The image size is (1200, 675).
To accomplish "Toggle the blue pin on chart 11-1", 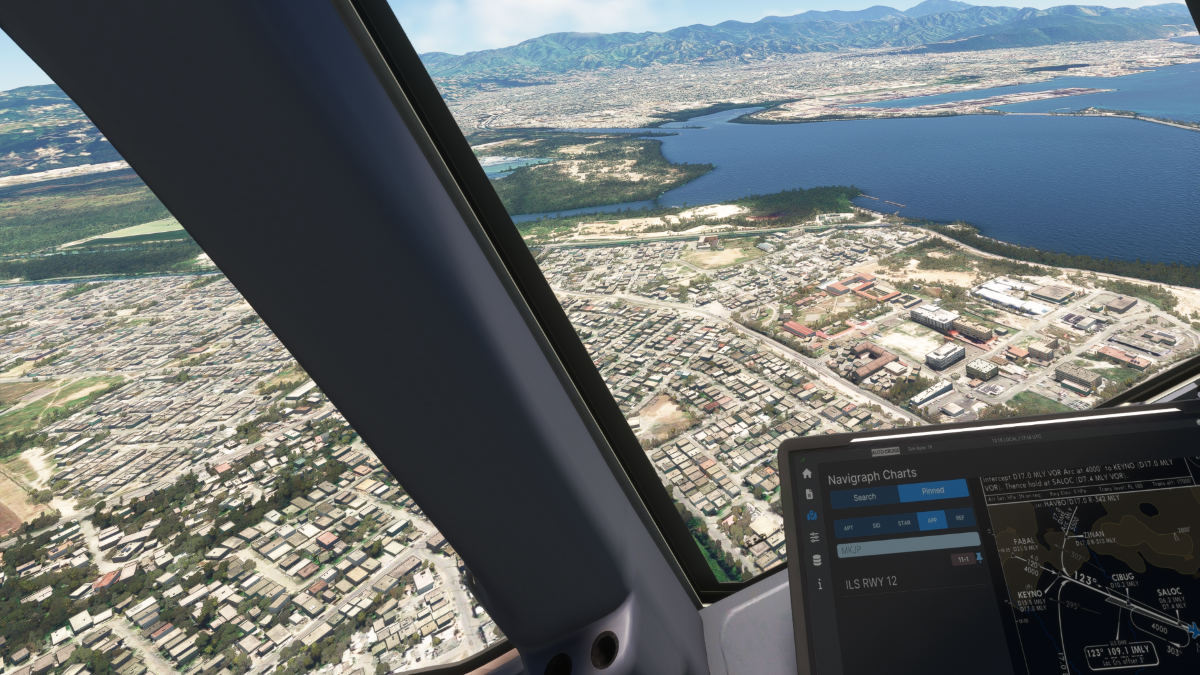I will pos(979,557).
